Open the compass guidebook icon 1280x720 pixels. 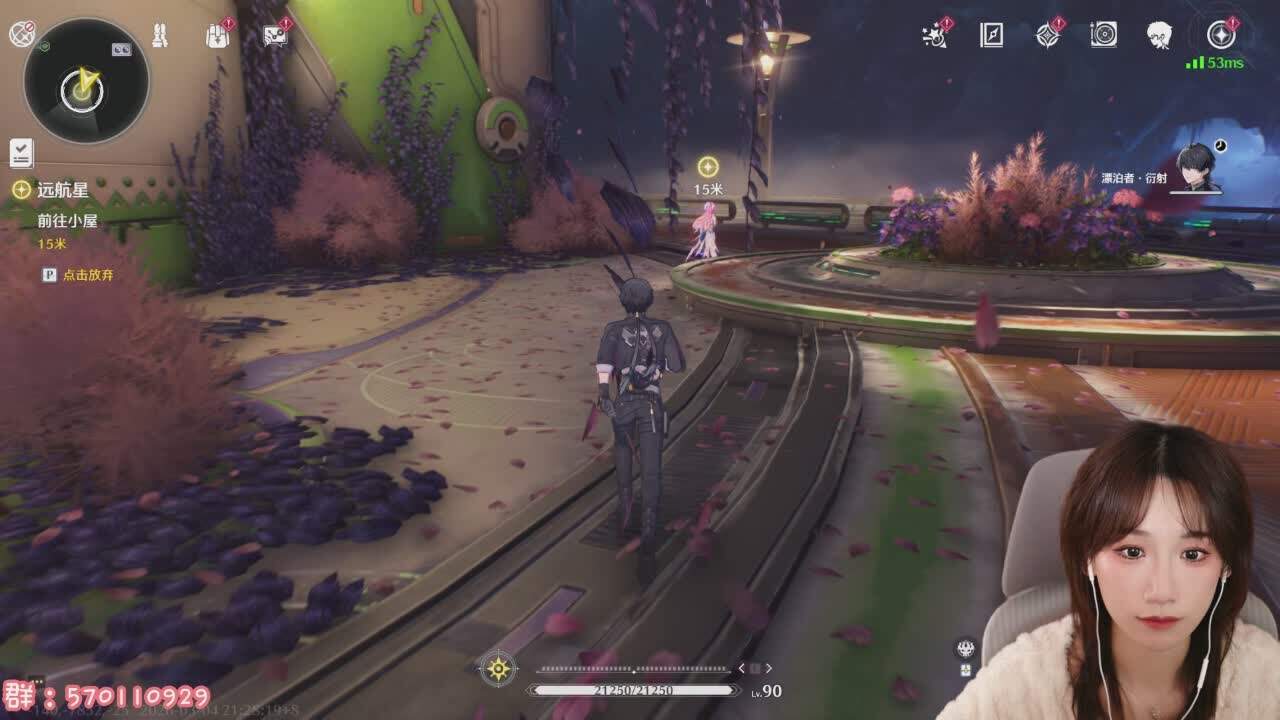click(991, 36)
